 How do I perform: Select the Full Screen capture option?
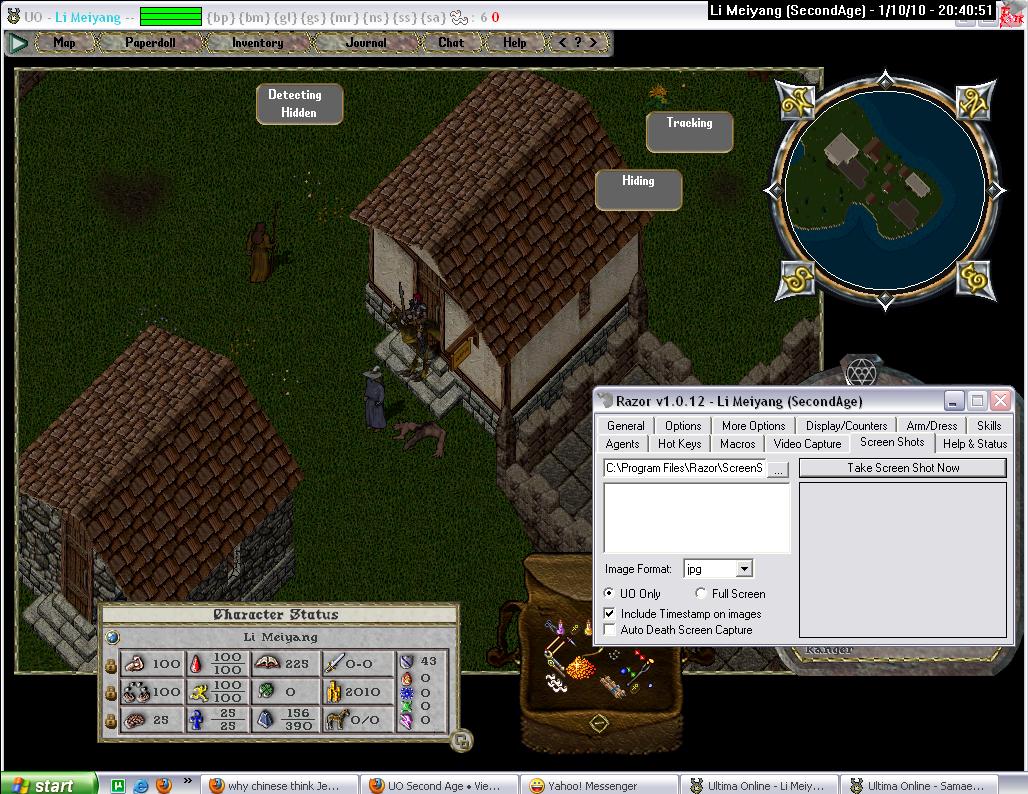[701, 594]
